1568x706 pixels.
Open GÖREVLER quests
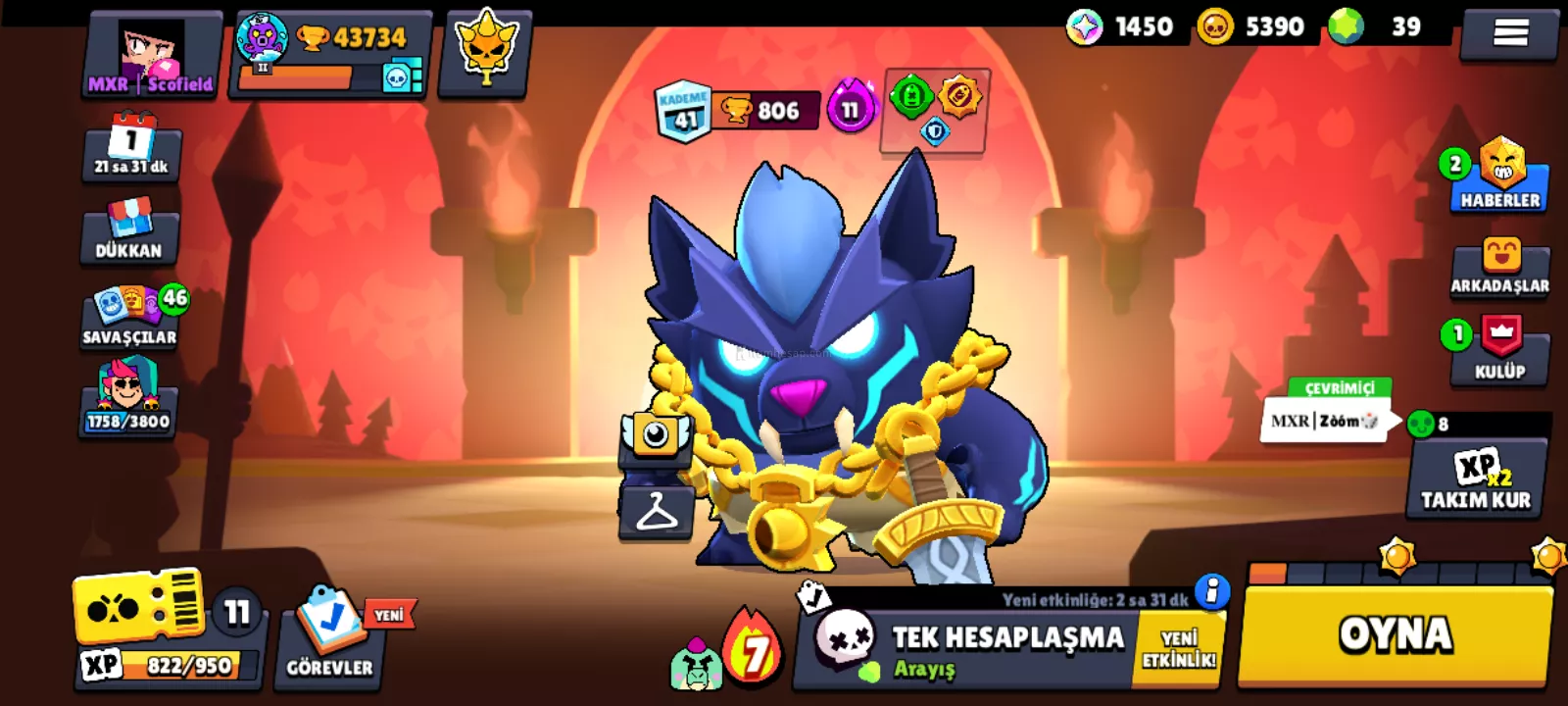[329, 635]
